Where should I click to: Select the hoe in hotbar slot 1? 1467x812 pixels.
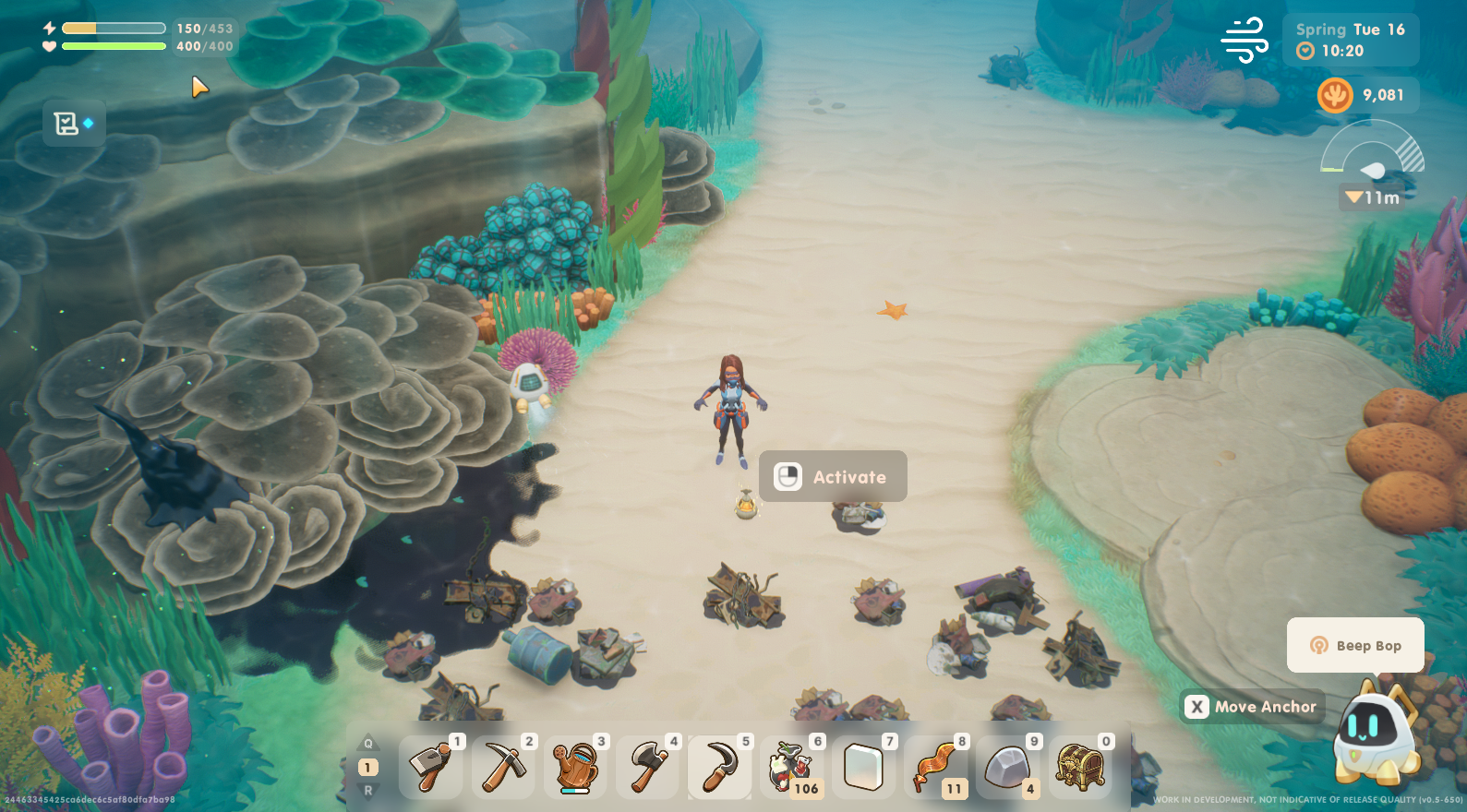[430, 767]
